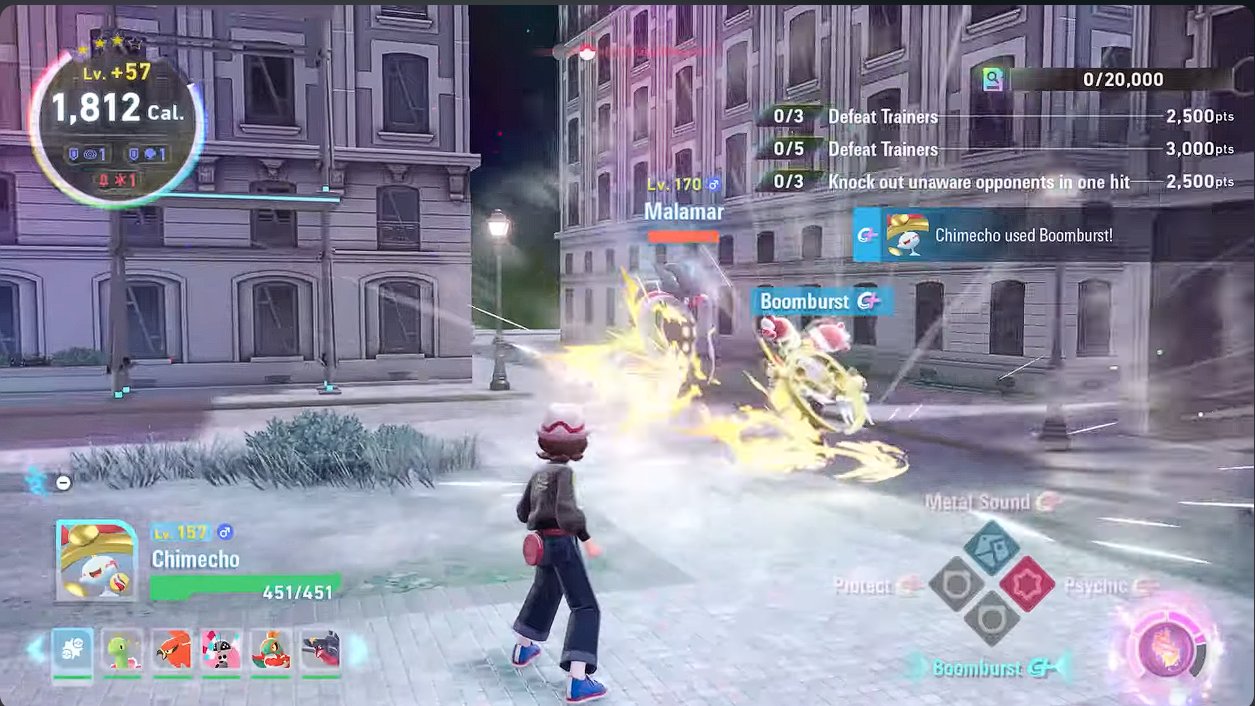Switch to the red bird party slot
Screen dimensions: 1255x706
pos(172,651)
